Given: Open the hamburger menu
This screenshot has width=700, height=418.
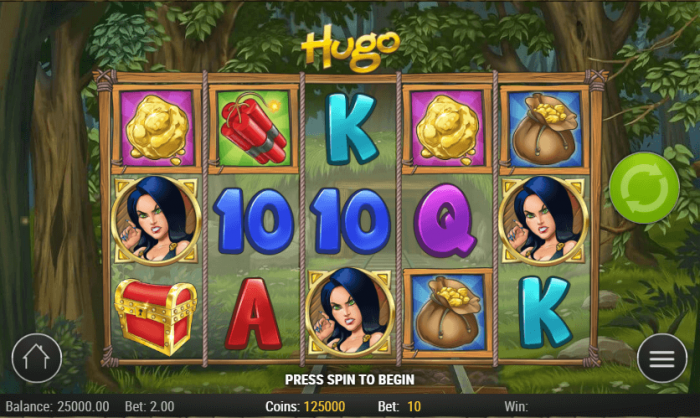Looking at the screenshot, I should [x=662, y=358].
